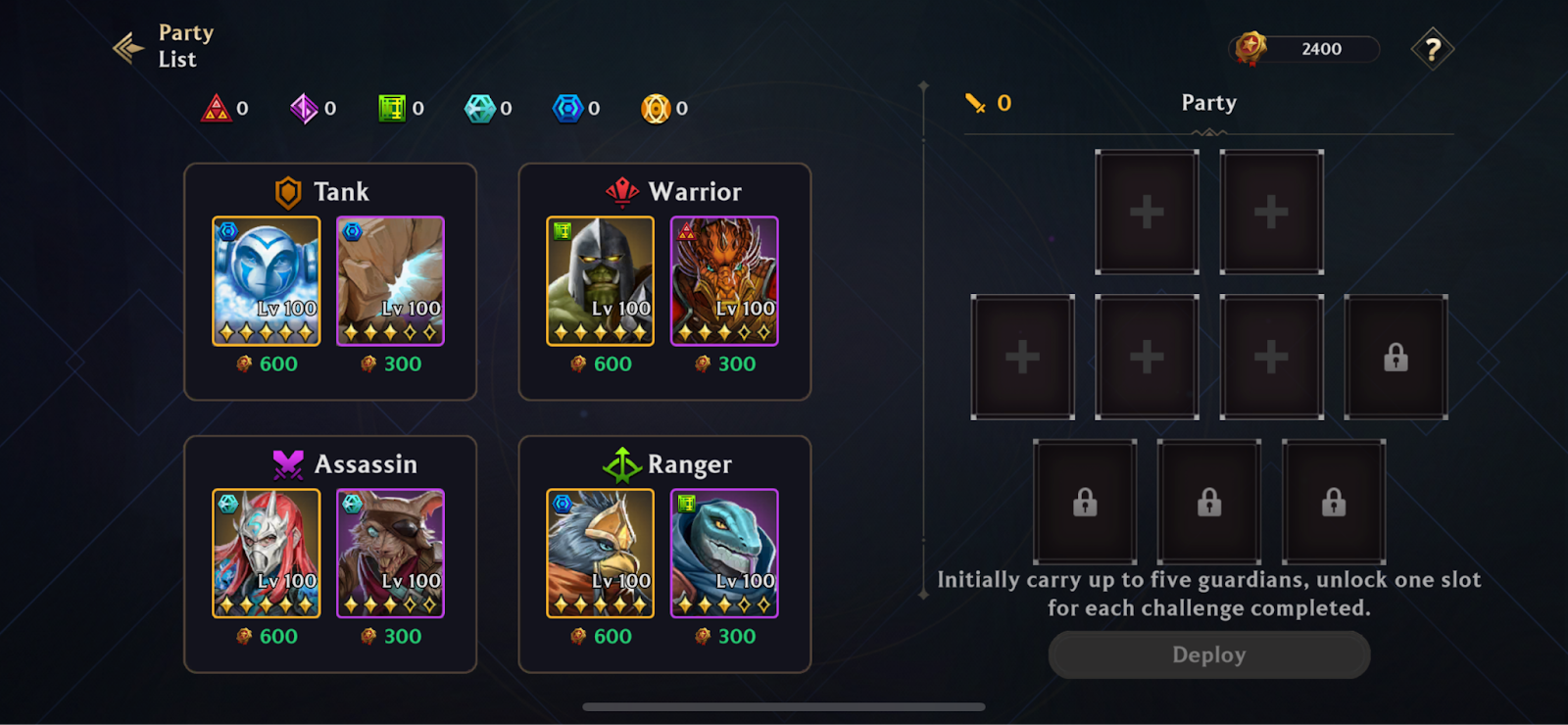Select the orange dragon Warrior guardian

pyautogui.click(x=724, y=281)
